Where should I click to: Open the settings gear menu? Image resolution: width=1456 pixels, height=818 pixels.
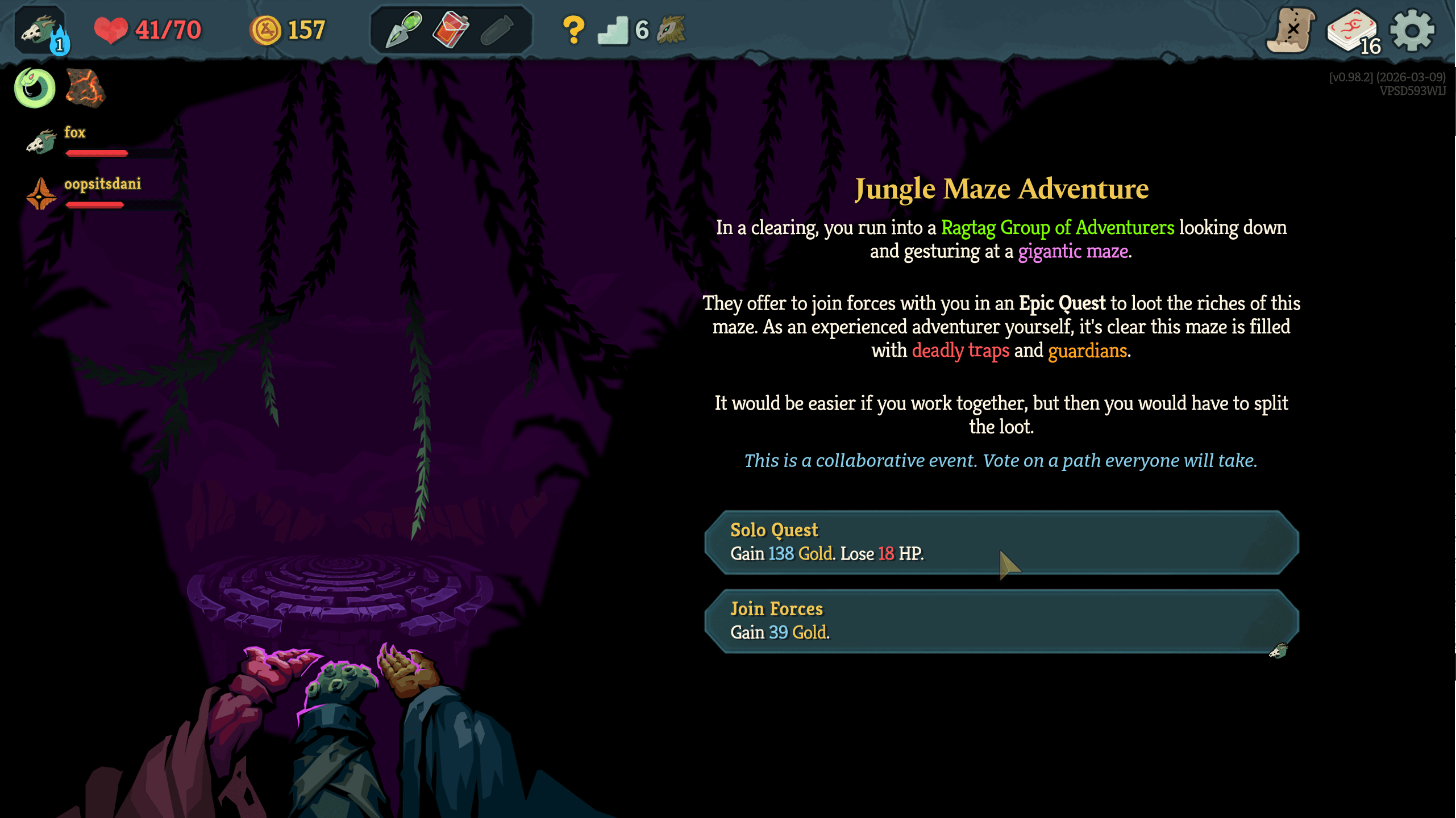pos(1412,31)
